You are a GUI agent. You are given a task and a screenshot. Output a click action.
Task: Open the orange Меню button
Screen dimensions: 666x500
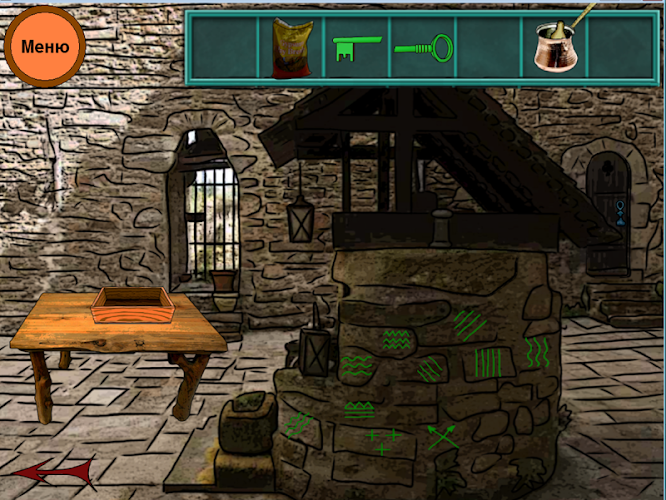[x=45, y=46]
